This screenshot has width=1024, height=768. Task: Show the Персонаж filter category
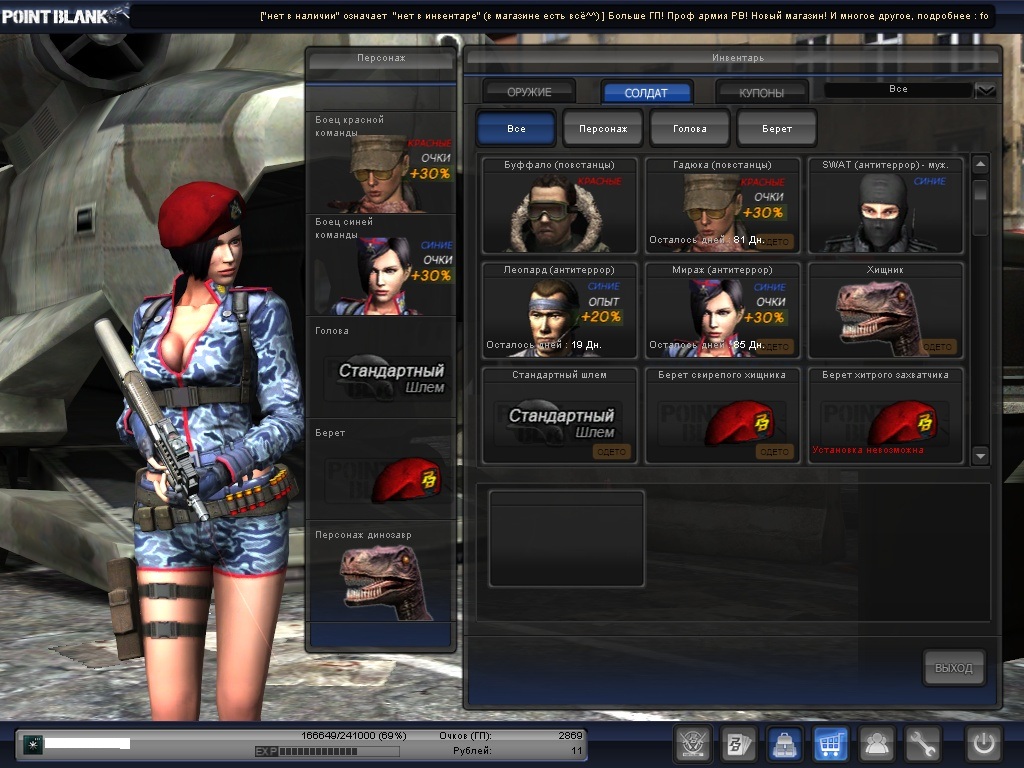603,129
